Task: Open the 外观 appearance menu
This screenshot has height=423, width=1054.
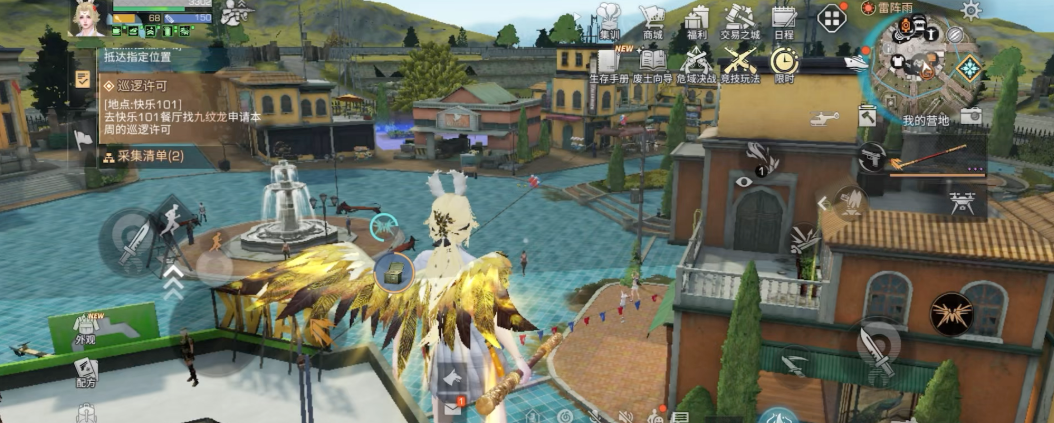Action: coord(86,328)
